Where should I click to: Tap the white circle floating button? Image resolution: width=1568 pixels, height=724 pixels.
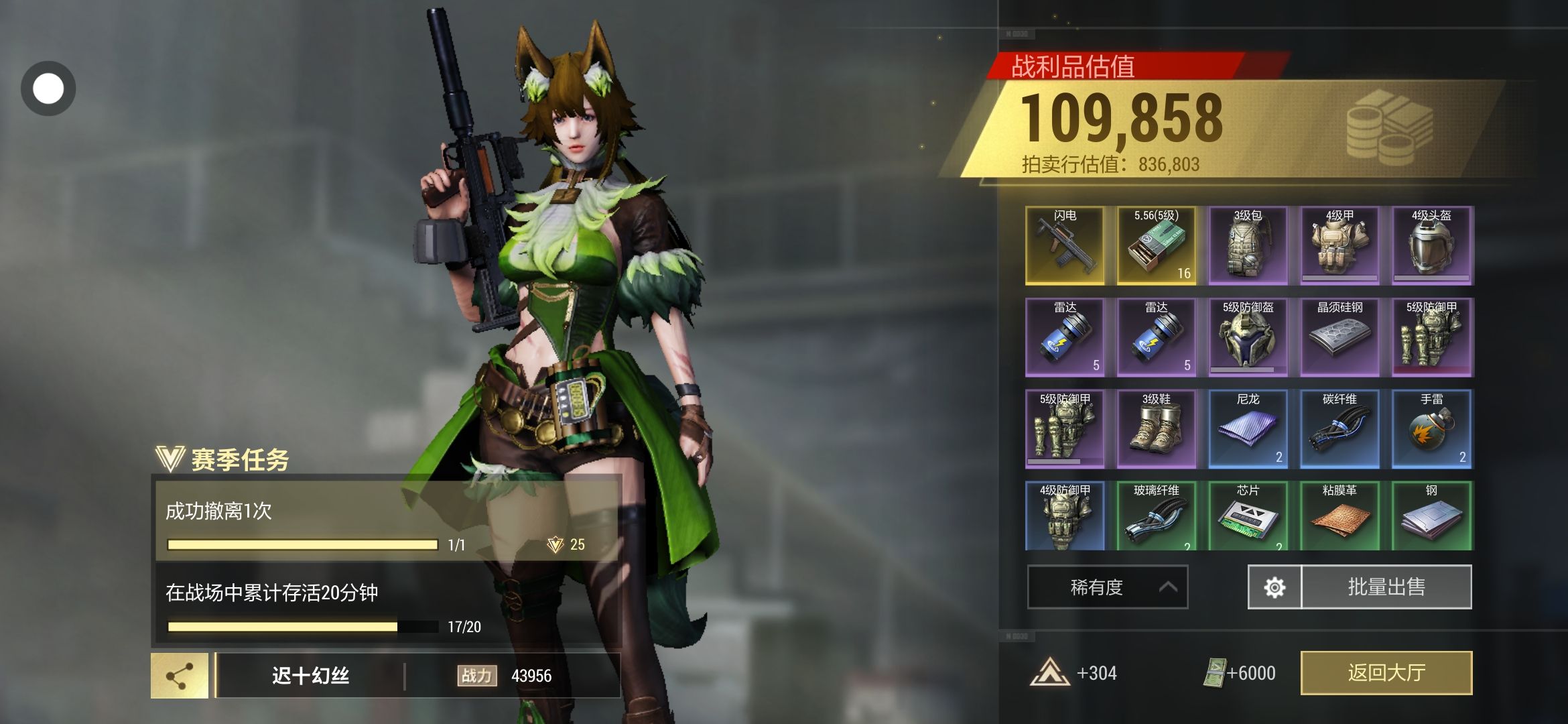[48, 88]
